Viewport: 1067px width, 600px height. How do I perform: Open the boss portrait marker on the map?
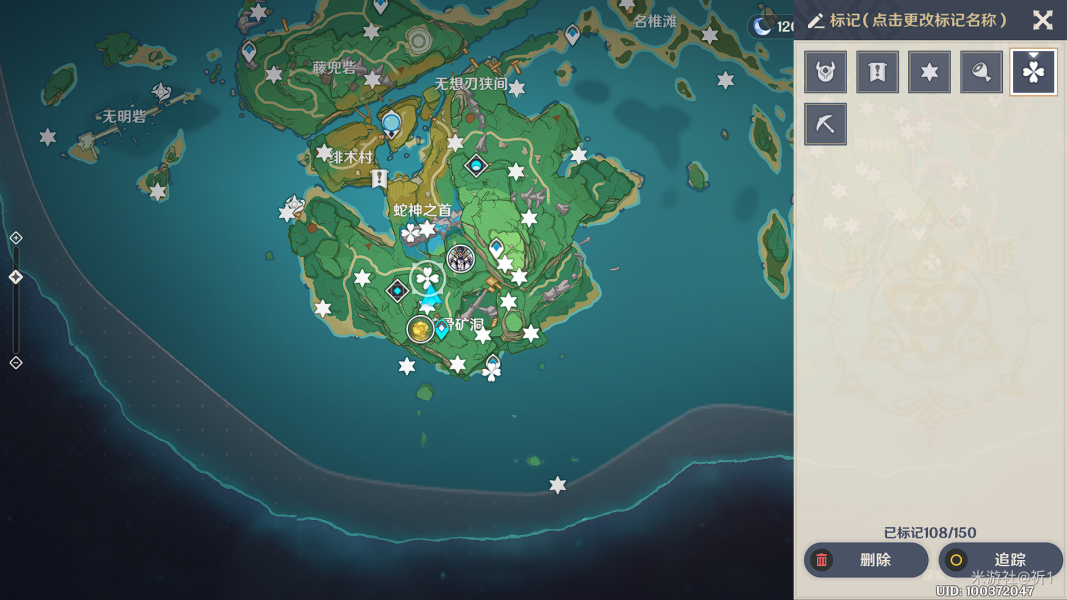[x=460, y=259]
